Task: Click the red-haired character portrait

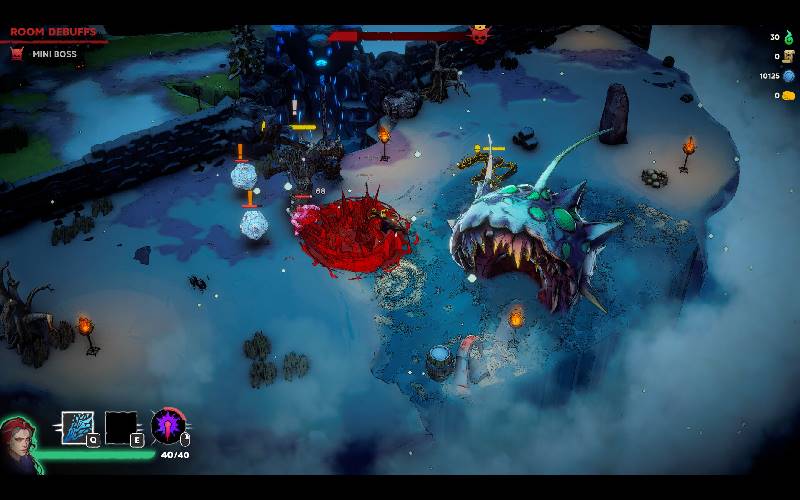Action: (18, 438)
